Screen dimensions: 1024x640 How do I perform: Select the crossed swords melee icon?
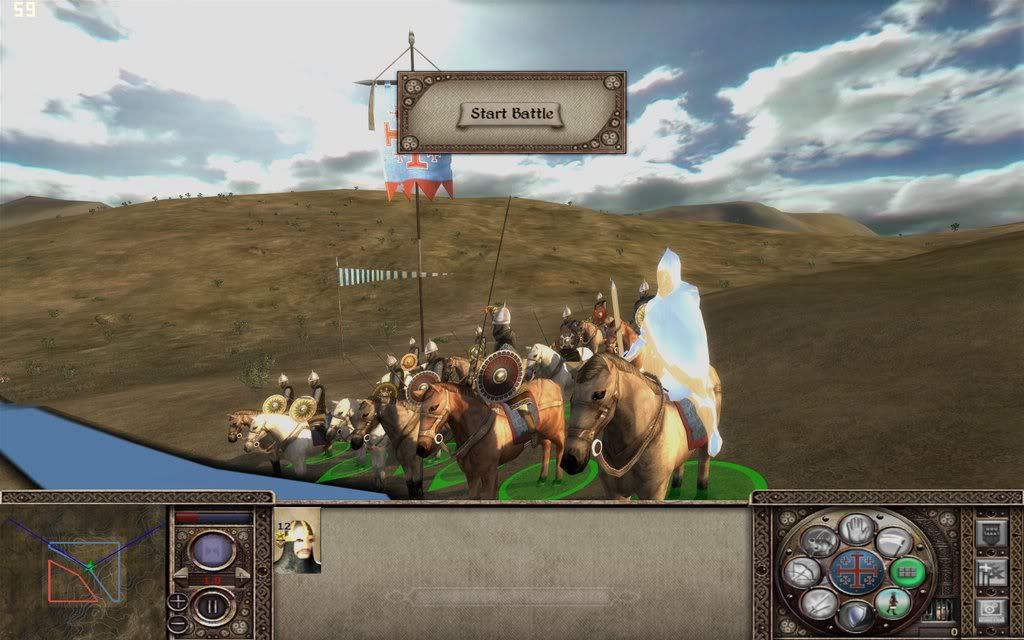click(818, 603)
